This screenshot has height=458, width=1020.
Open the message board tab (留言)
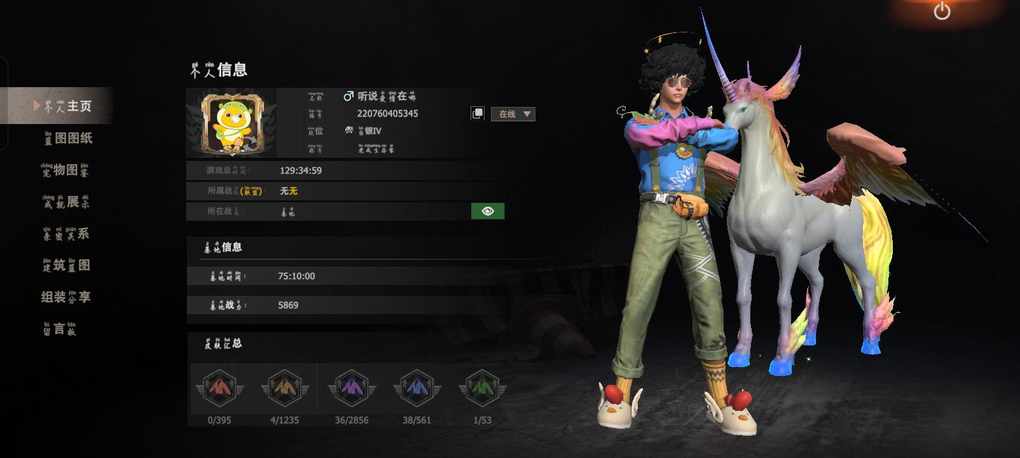point(61,329)
